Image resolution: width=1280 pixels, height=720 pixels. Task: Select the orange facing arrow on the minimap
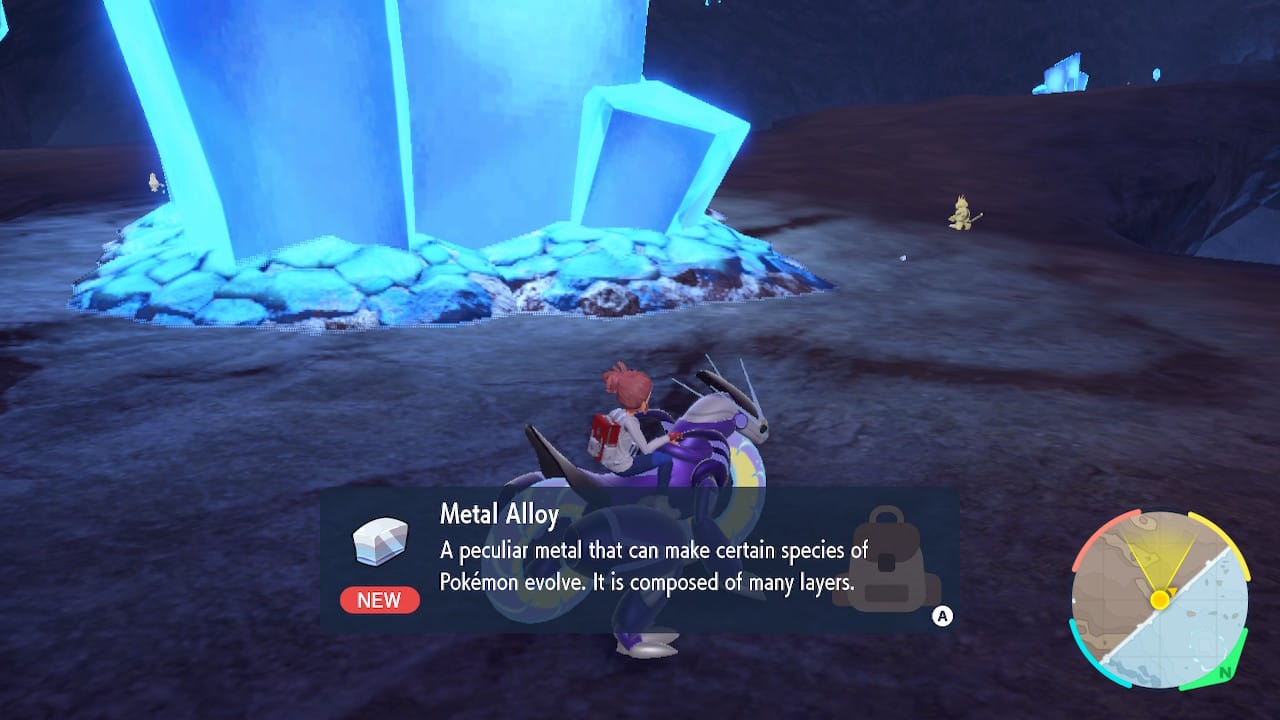coord(1172,590)
